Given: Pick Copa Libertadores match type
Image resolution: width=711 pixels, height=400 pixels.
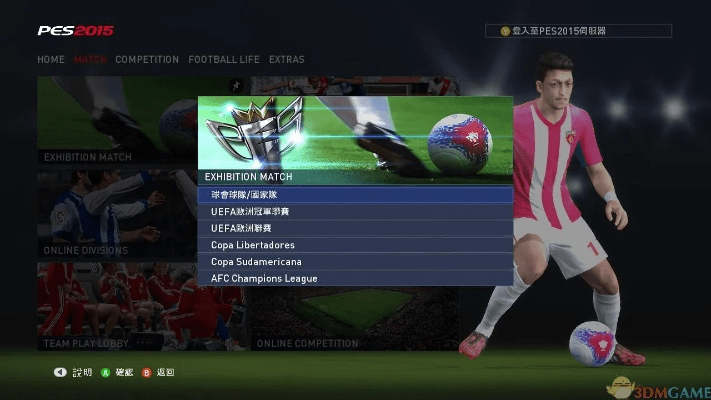Looking at the screenshot, I should (355, 245).
